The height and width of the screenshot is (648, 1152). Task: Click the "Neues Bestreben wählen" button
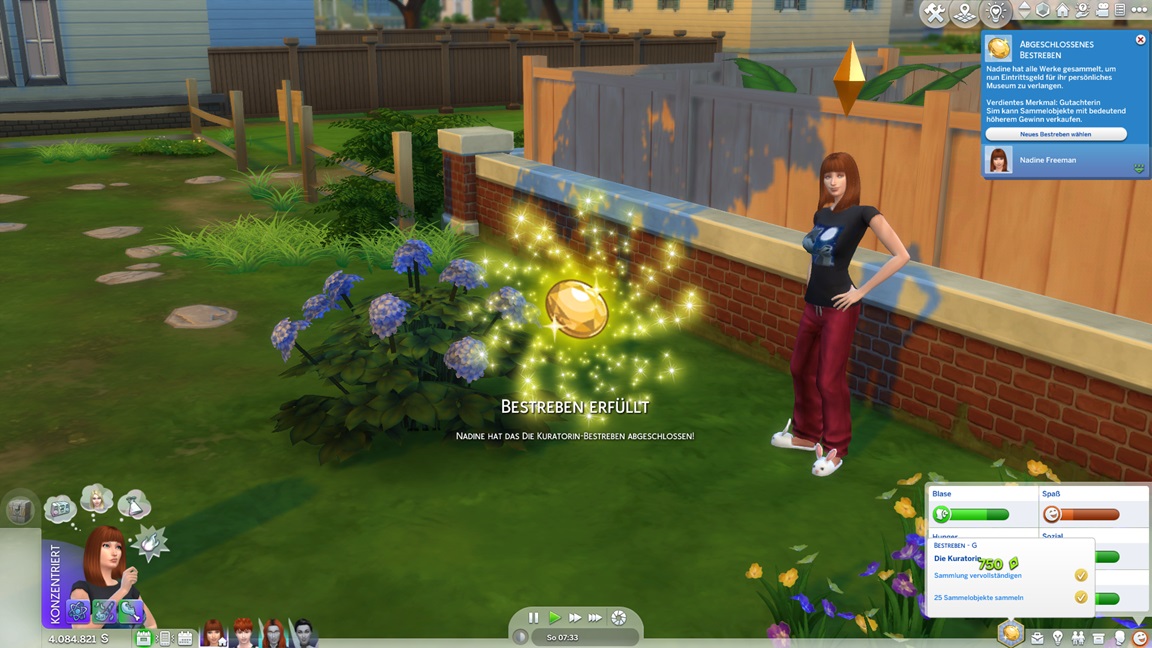pos(1055,134)
